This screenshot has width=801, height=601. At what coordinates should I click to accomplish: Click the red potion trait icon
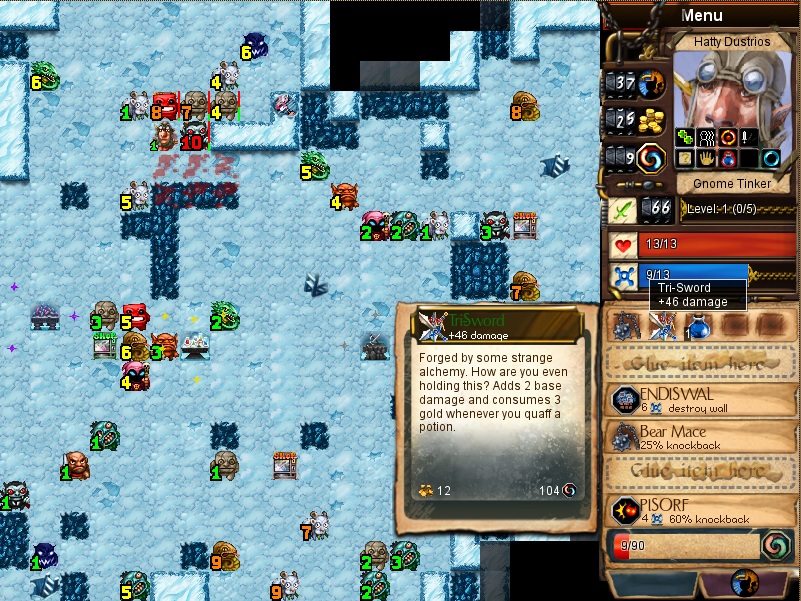tap(726, 159)
